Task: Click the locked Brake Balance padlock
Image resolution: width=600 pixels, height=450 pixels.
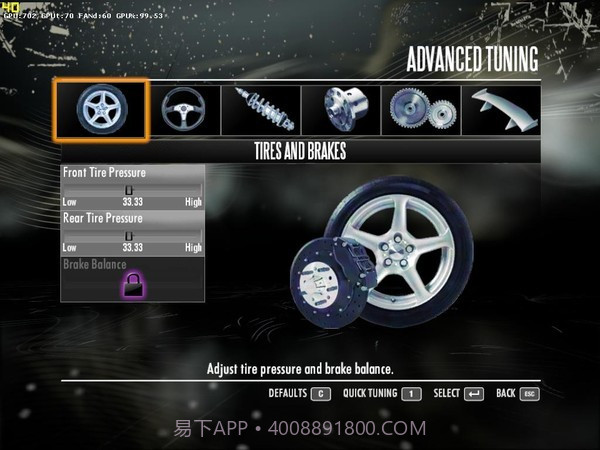Action: (132, 286)
